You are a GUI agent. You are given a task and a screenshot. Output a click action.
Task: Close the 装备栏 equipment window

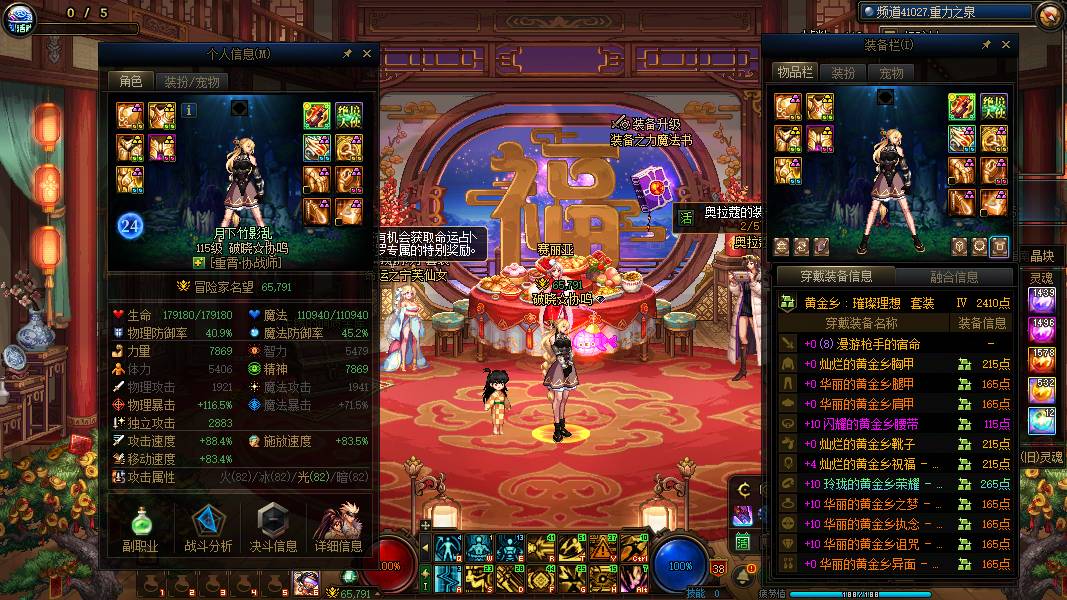coord(1006,45)
